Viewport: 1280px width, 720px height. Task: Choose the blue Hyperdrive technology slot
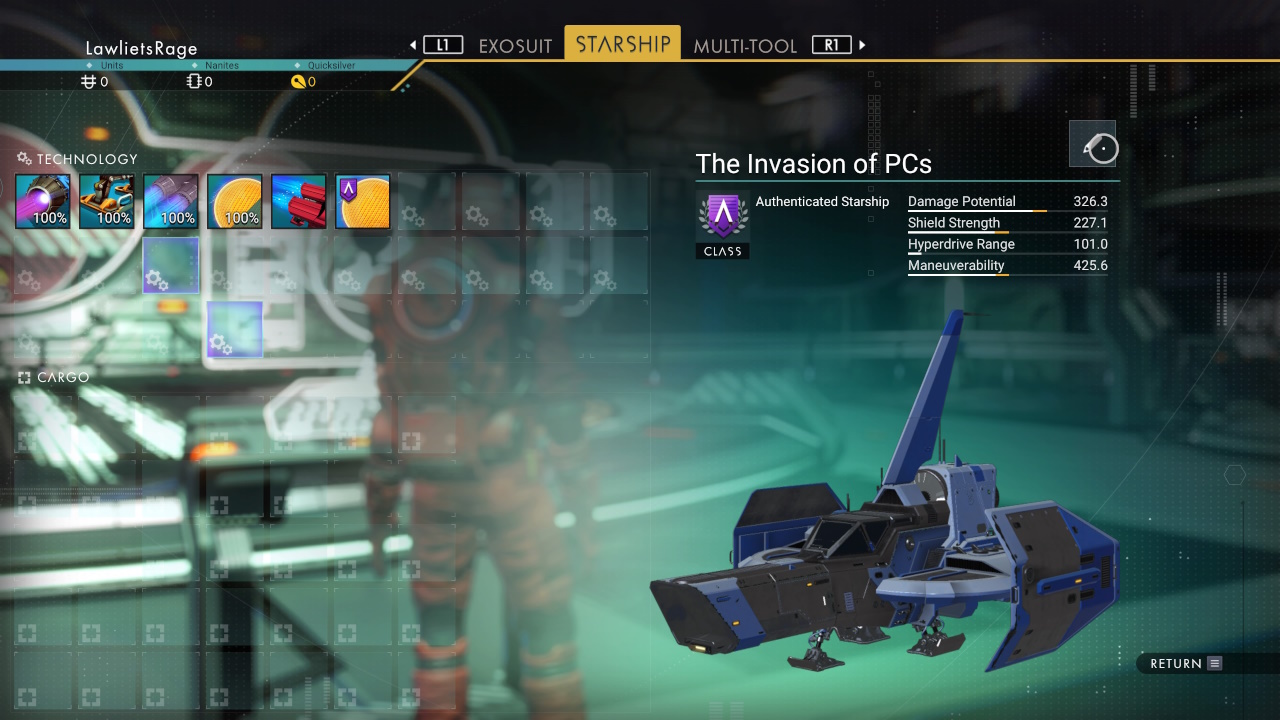pos(171,201)
